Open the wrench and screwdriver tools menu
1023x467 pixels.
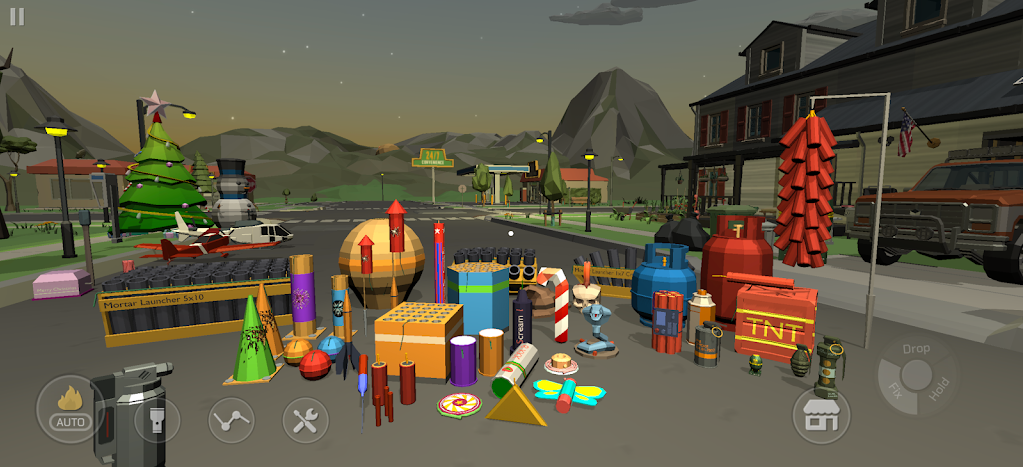pyautogui.click(x=305, y=419)
